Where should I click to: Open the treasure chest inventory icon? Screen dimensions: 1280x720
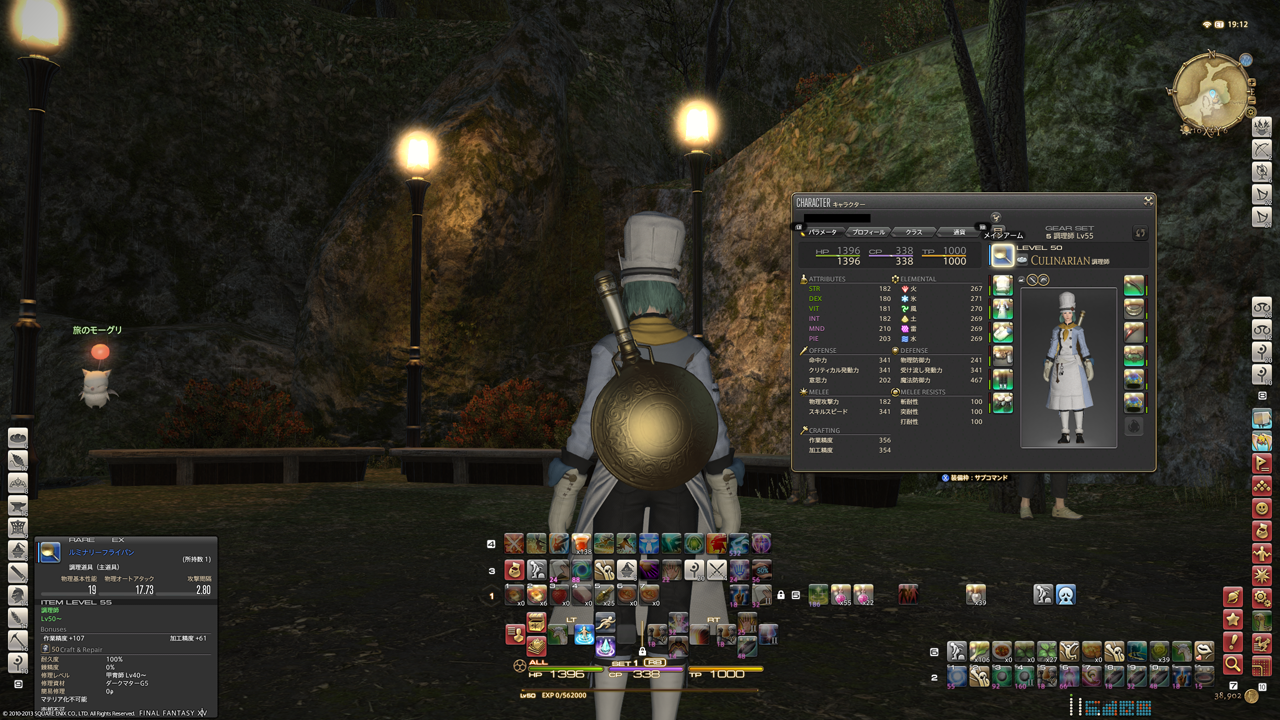point(537,621)
